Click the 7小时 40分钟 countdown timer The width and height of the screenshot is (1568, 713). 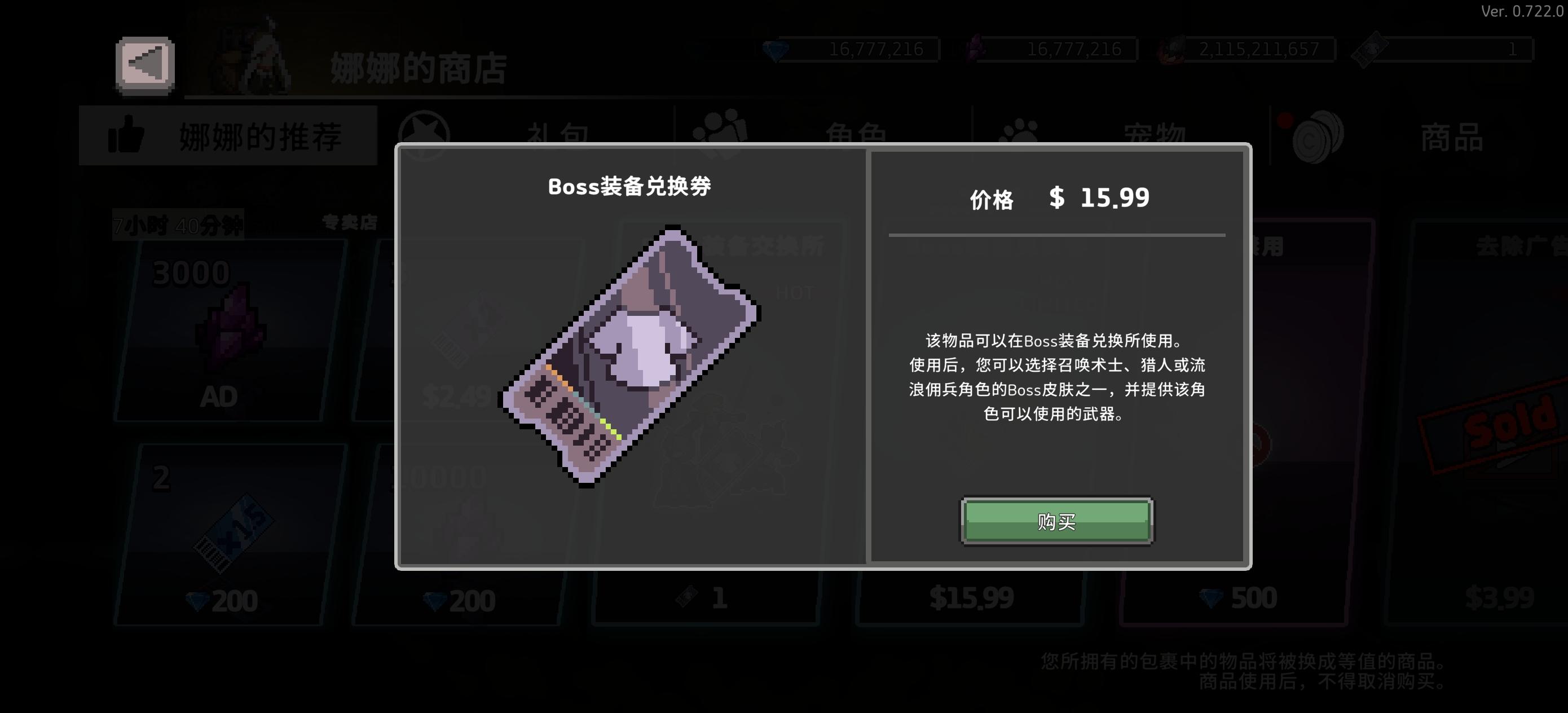tap(178, 224)
